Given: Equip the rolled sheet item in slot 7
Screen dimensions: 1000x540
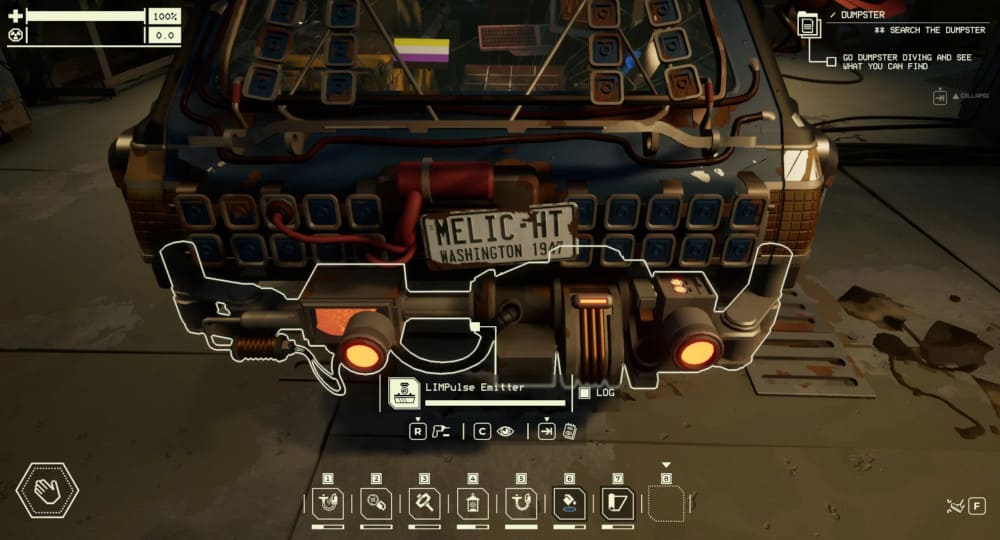Looking at the screenshot, I should (617, 504).
